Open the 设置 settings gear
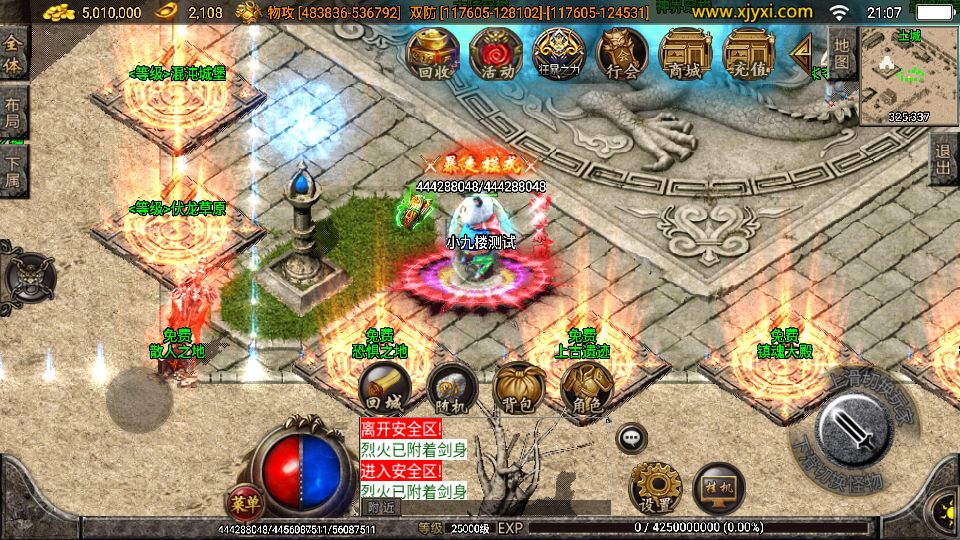The image size is (960, 540). 654,486
